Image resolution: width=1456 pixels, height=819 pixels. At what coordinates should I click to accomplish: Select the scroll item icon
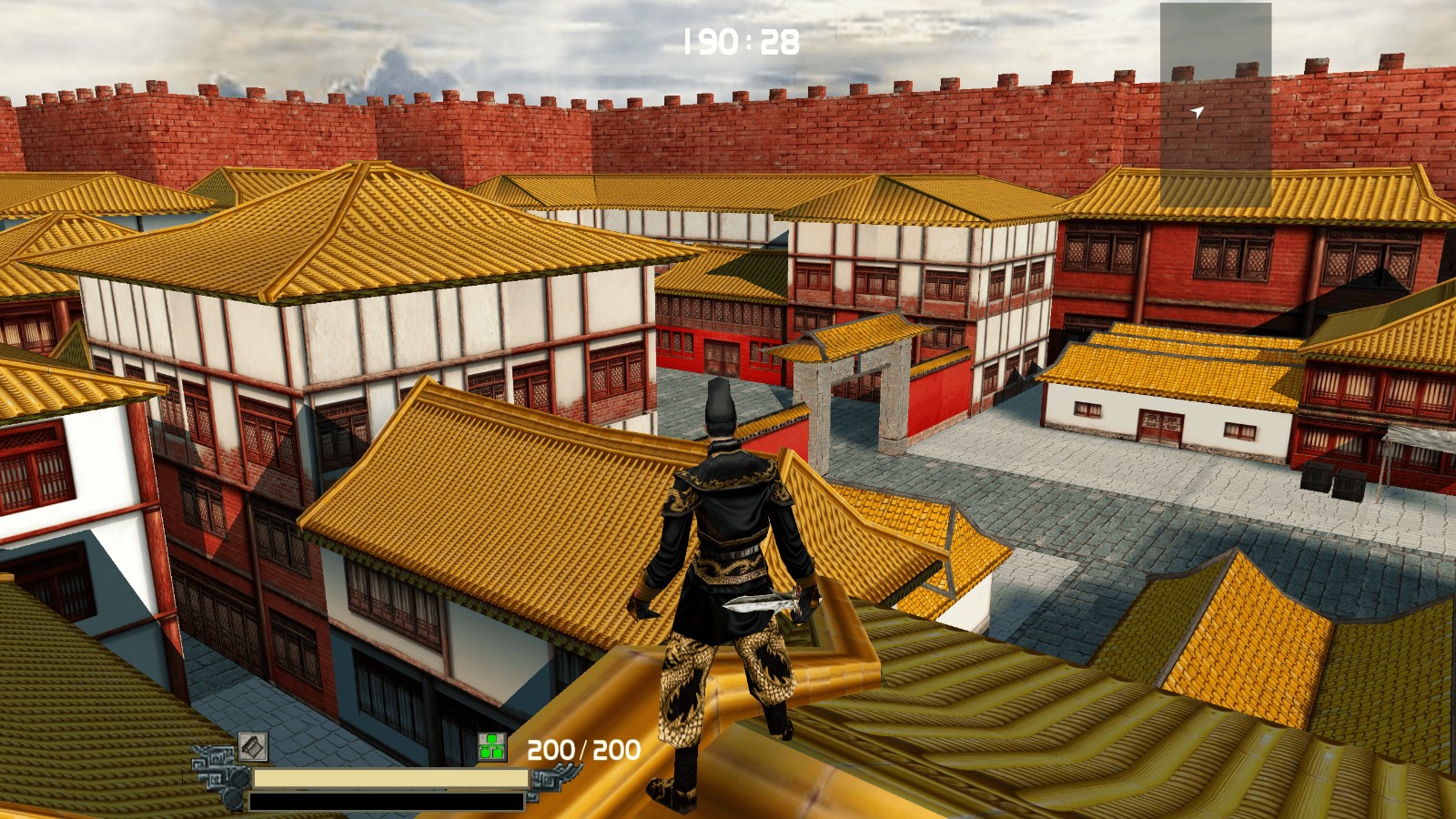point(253,747)
